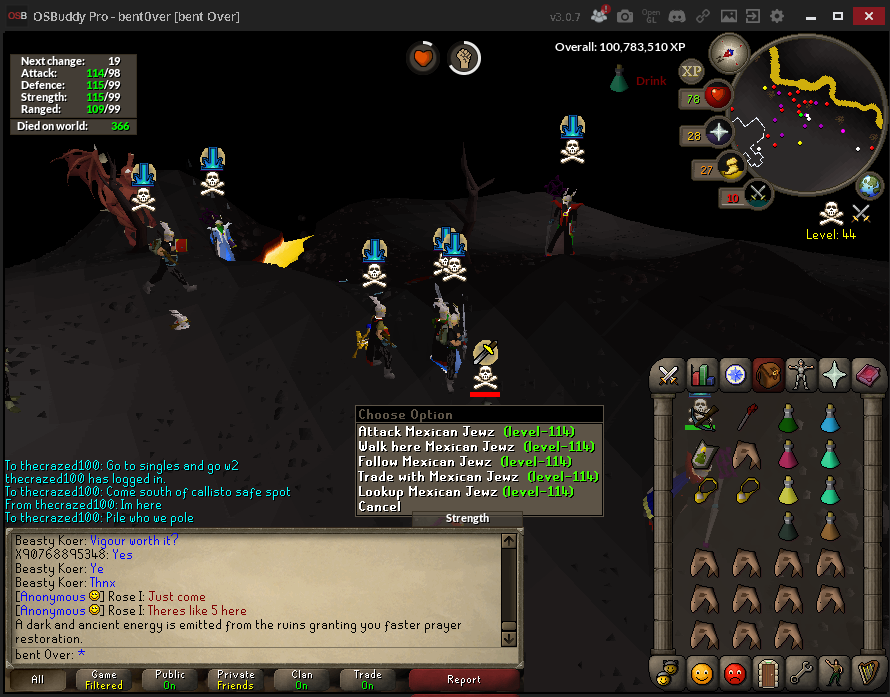The height and width of the screenshot is (697, 890).
Task: Click the Report button in chat bar
Action: coord(463,680)
